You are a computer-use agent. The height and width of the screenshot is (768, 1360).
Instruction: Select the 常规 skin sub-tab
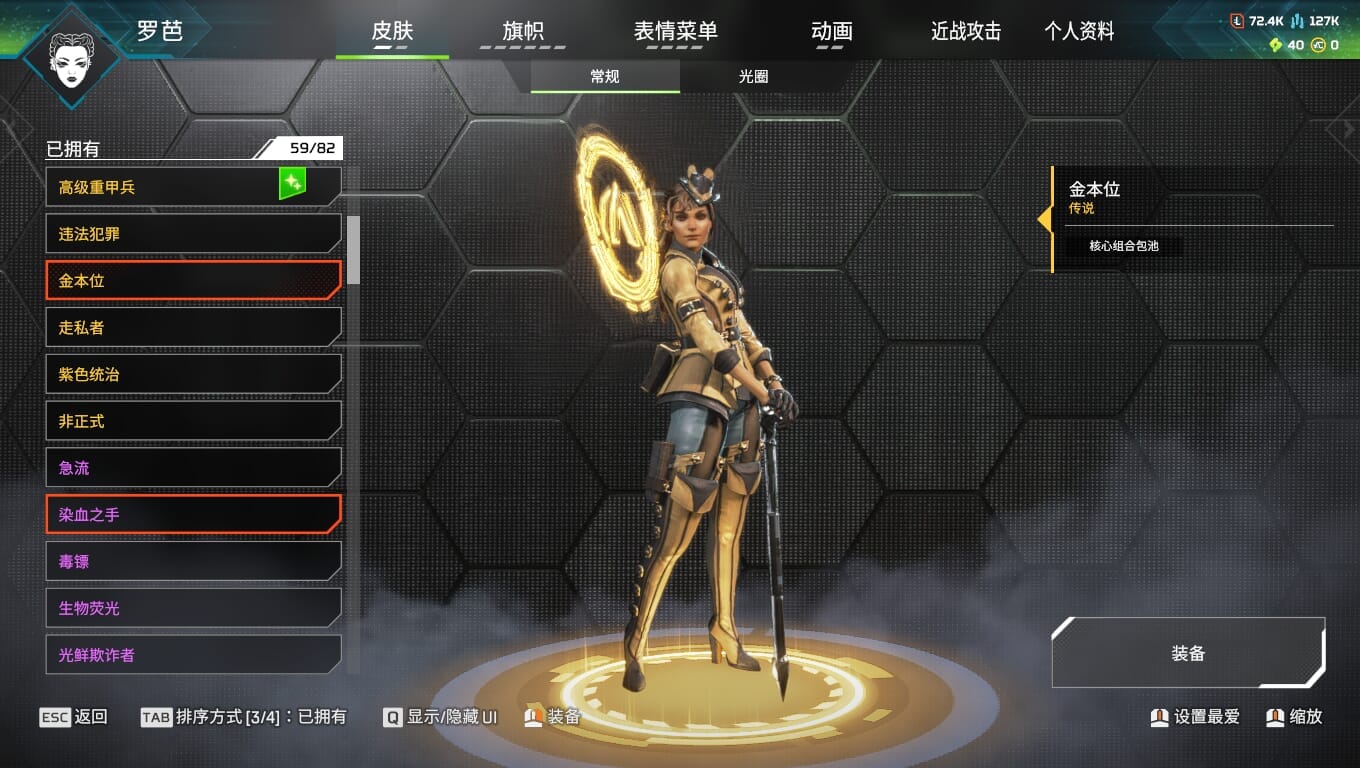[605, 77]
